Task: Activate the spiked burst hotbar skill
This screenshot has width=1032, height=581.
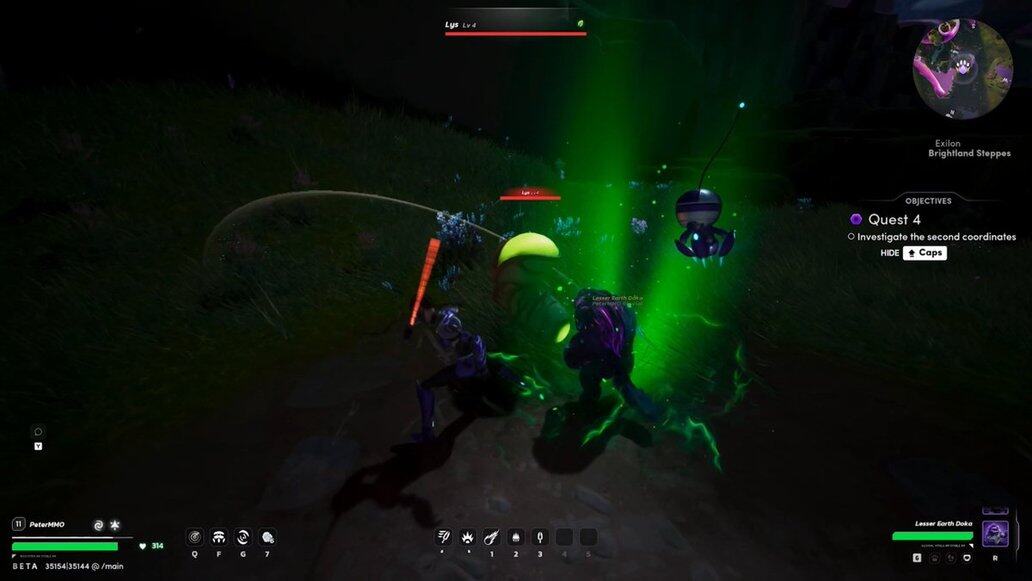Action: (467, 537)
